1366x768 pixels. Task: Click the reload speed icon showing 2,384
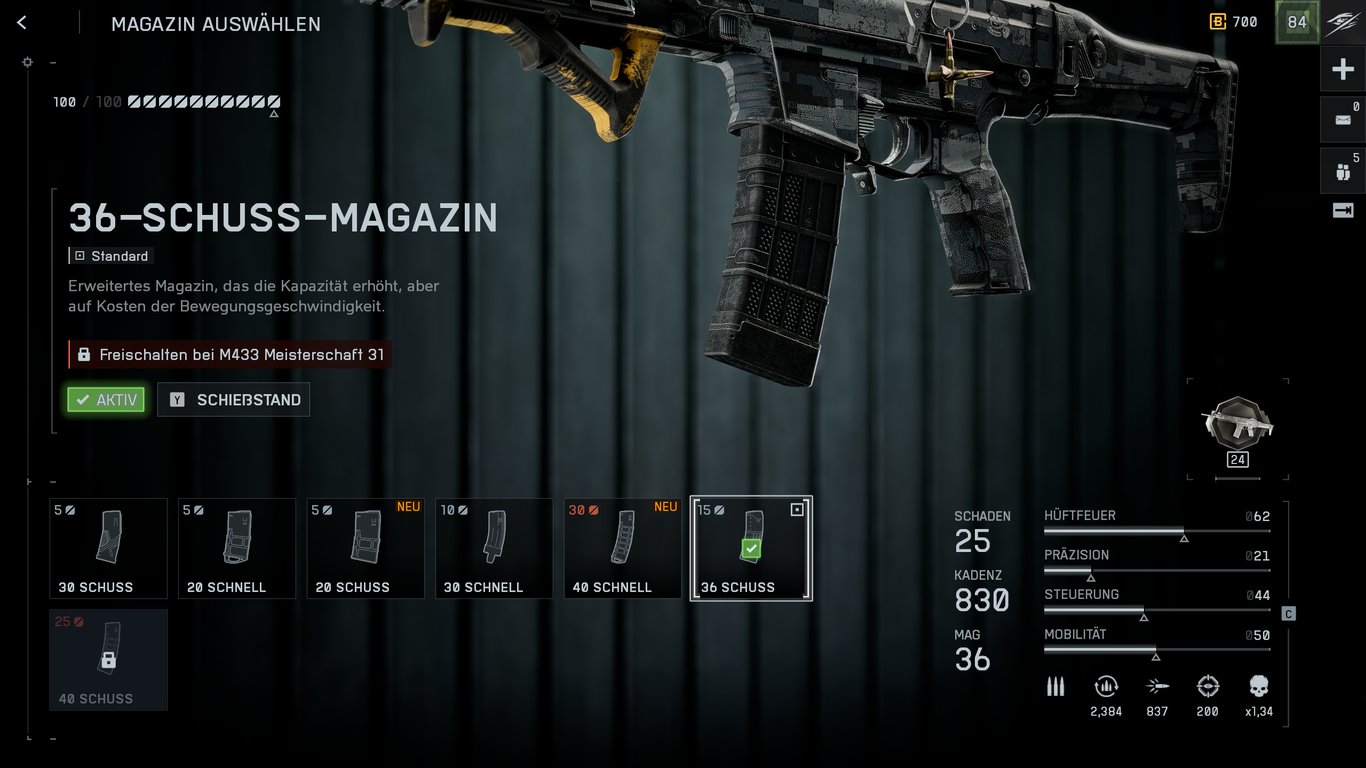click(1106, 686)
